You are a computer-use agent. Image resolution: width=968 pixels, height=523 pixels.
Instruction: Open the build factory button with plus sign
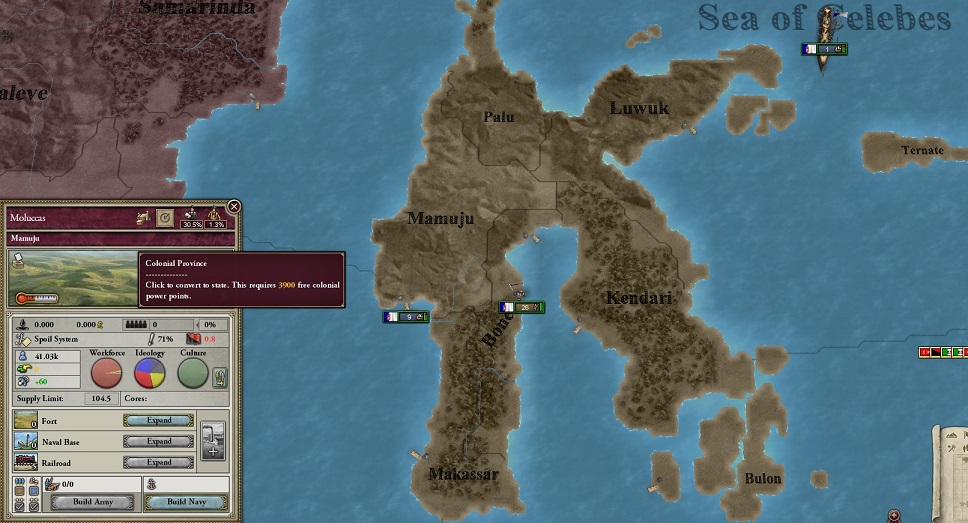213,440
